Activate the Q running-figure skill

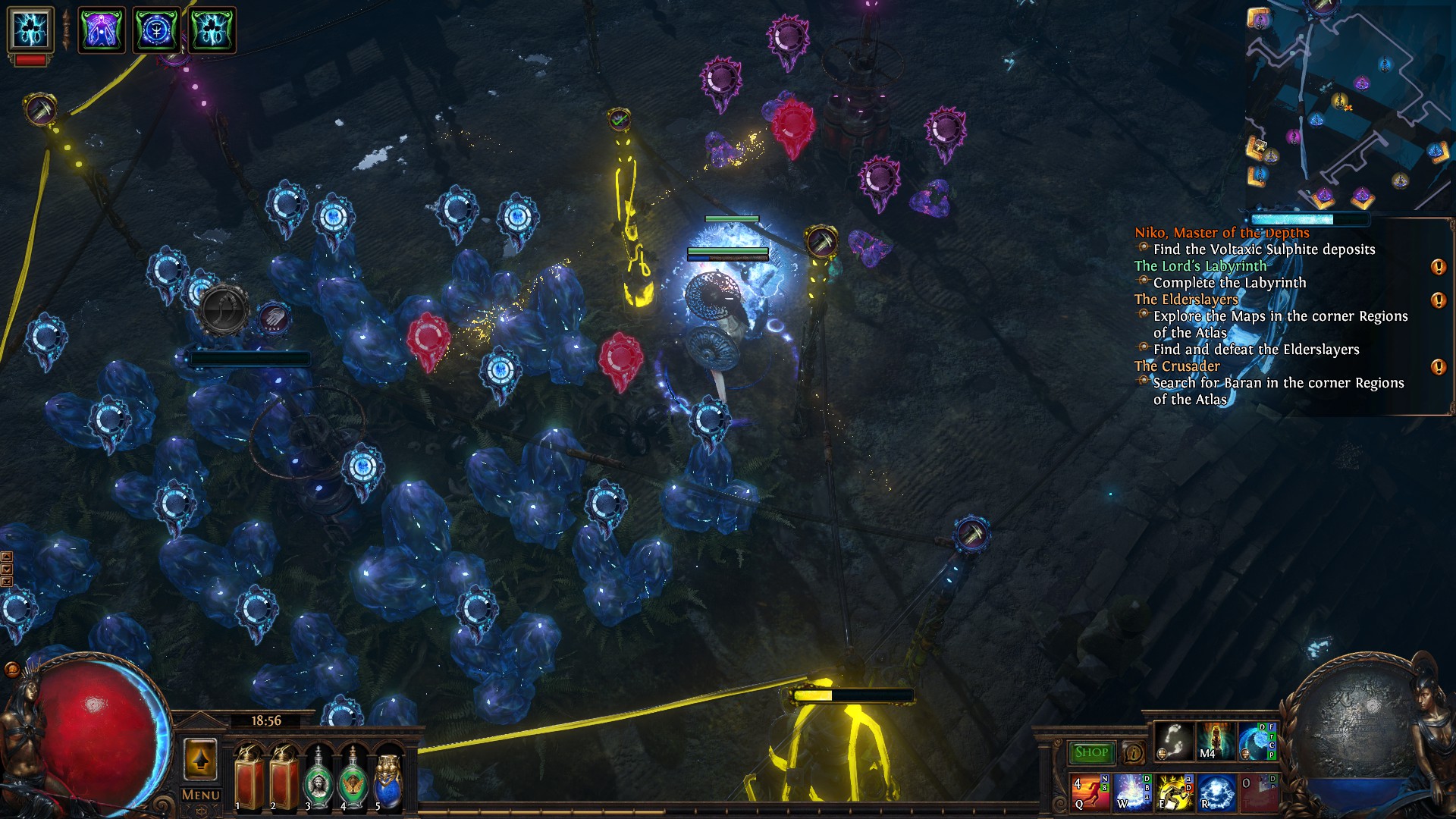coord(1090,792)
